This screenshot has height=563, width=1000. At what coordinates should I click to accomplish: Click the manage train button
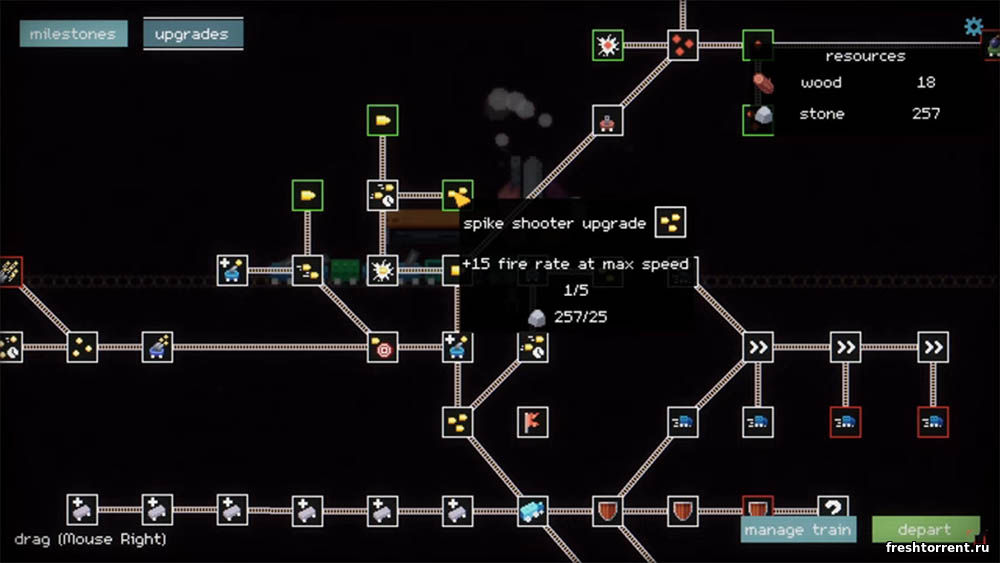pos(798,529)
